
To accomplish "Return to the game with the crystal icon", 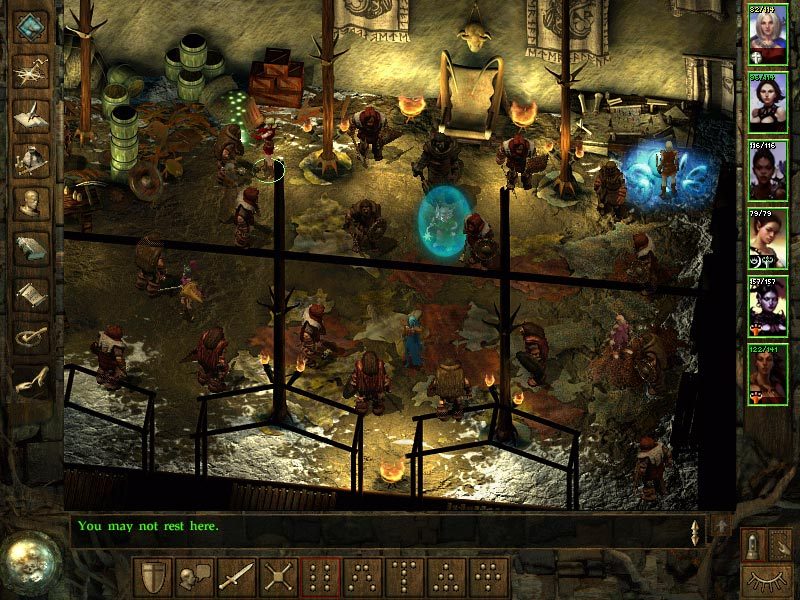I will click(32, 27).
